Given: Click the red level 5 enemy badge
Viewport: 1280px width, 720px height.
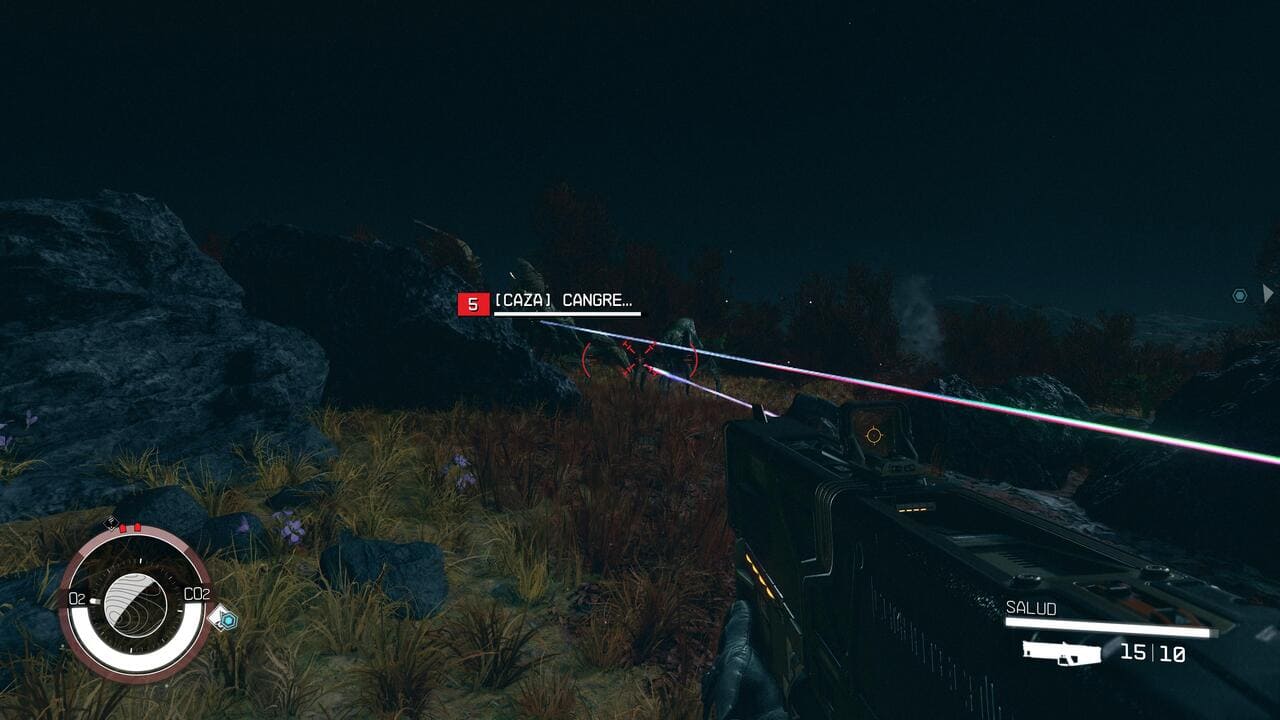Looking at the screenshot, I should (473, 304).
